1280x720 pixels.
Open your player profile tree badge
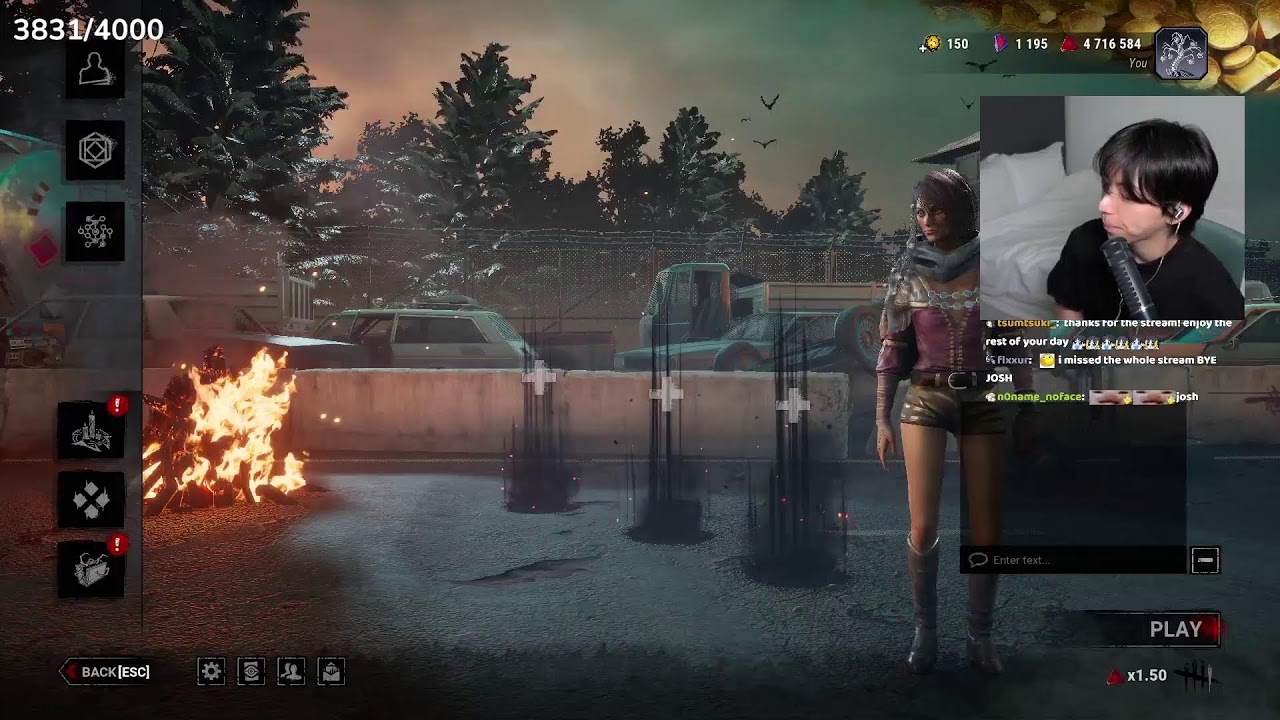pos(1181,52)
